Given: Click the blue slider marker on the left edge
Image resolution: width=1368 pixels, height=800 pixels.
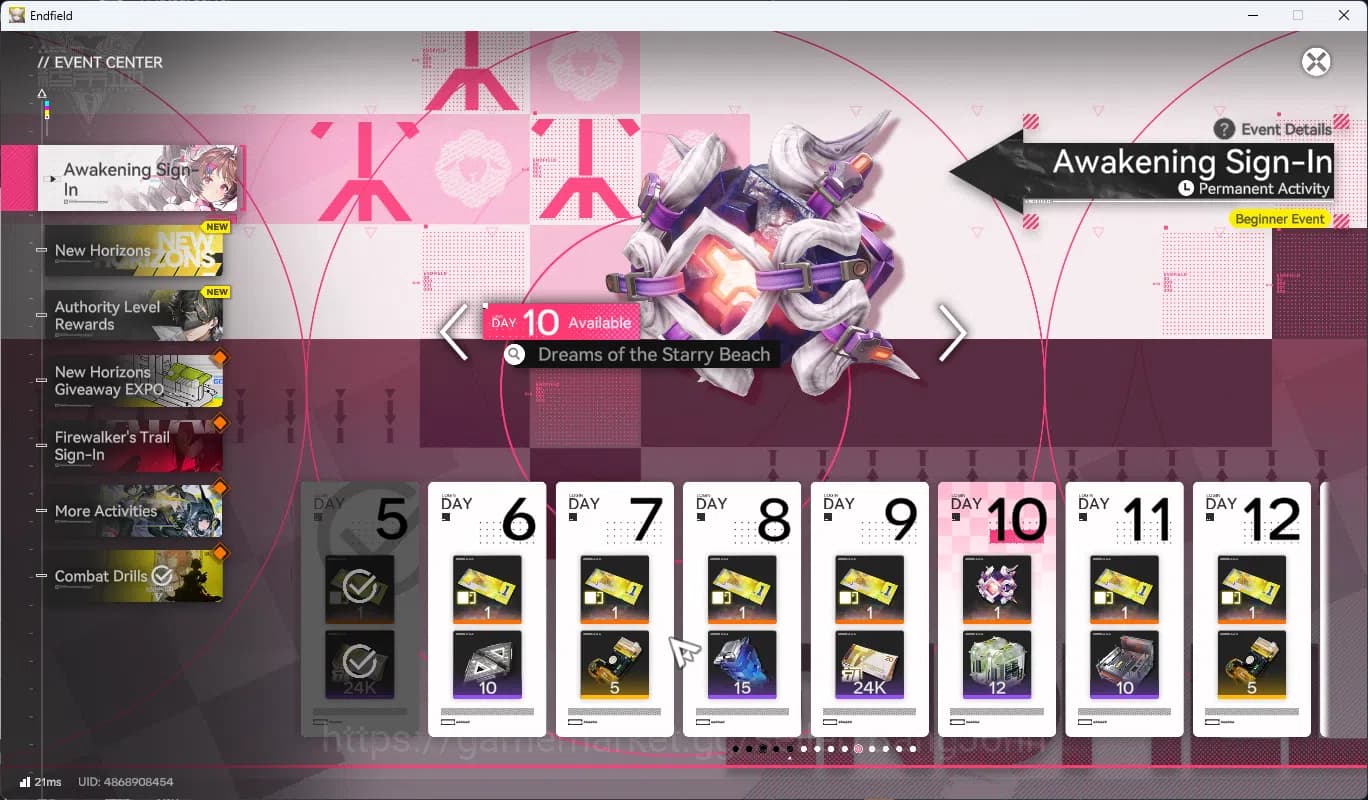Looking at the screenshot, I should [x=46, y=104].
